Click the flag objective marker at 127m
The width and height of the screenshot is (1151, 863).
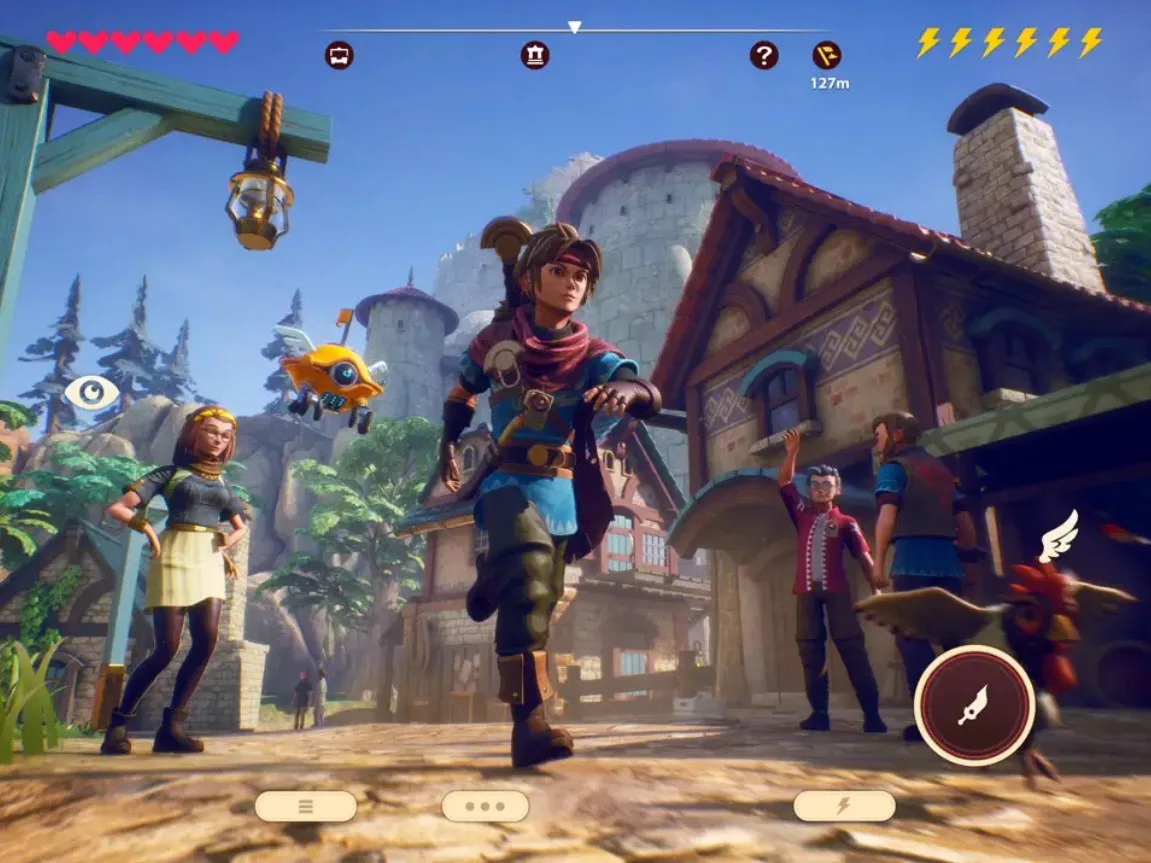click(827, 55)
